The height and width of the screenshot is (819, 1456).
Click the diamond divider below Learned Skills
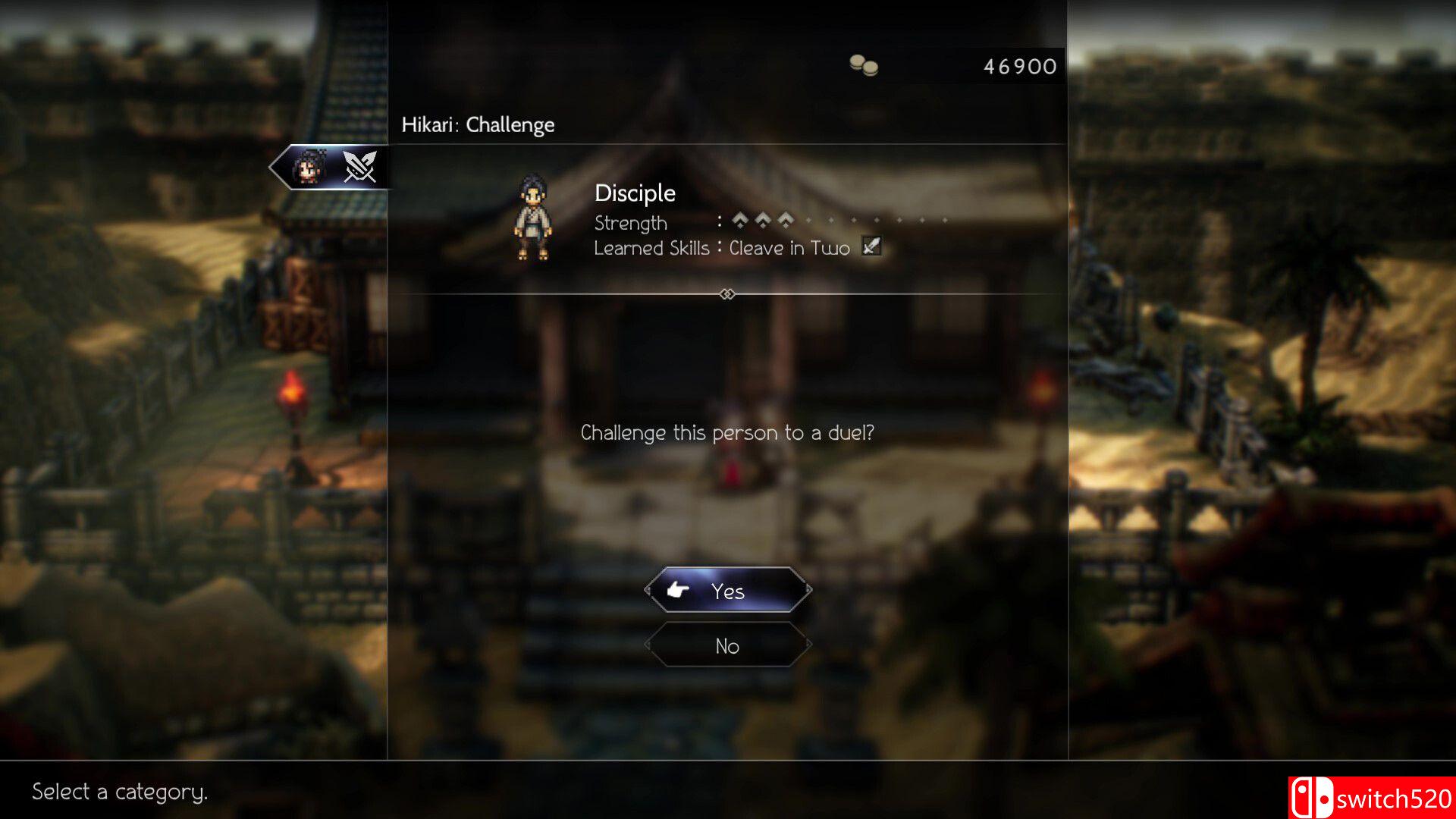point(727,294)
